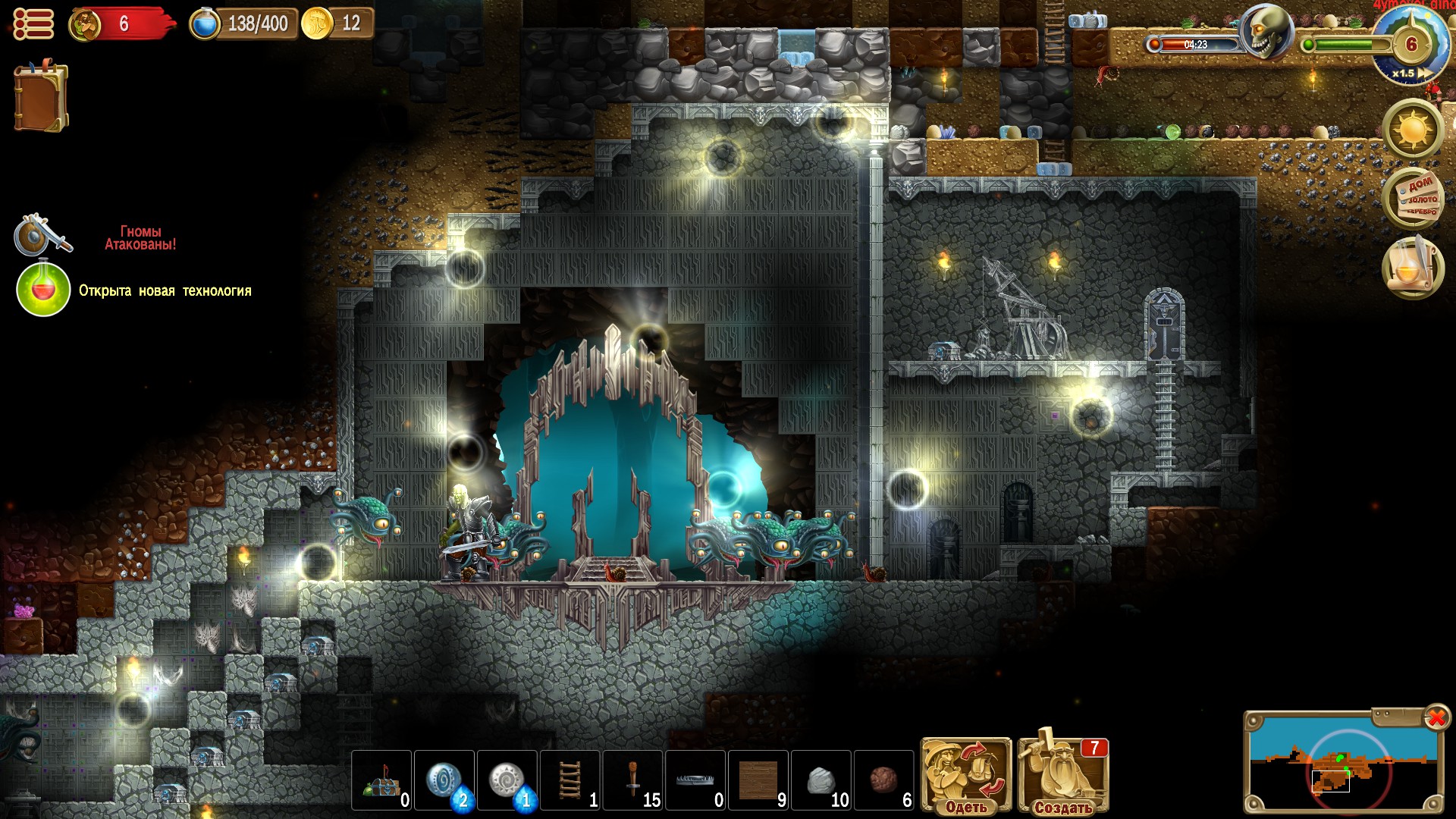Click the blue mana flask icon

pyautogui.click(x=203, y=24)
